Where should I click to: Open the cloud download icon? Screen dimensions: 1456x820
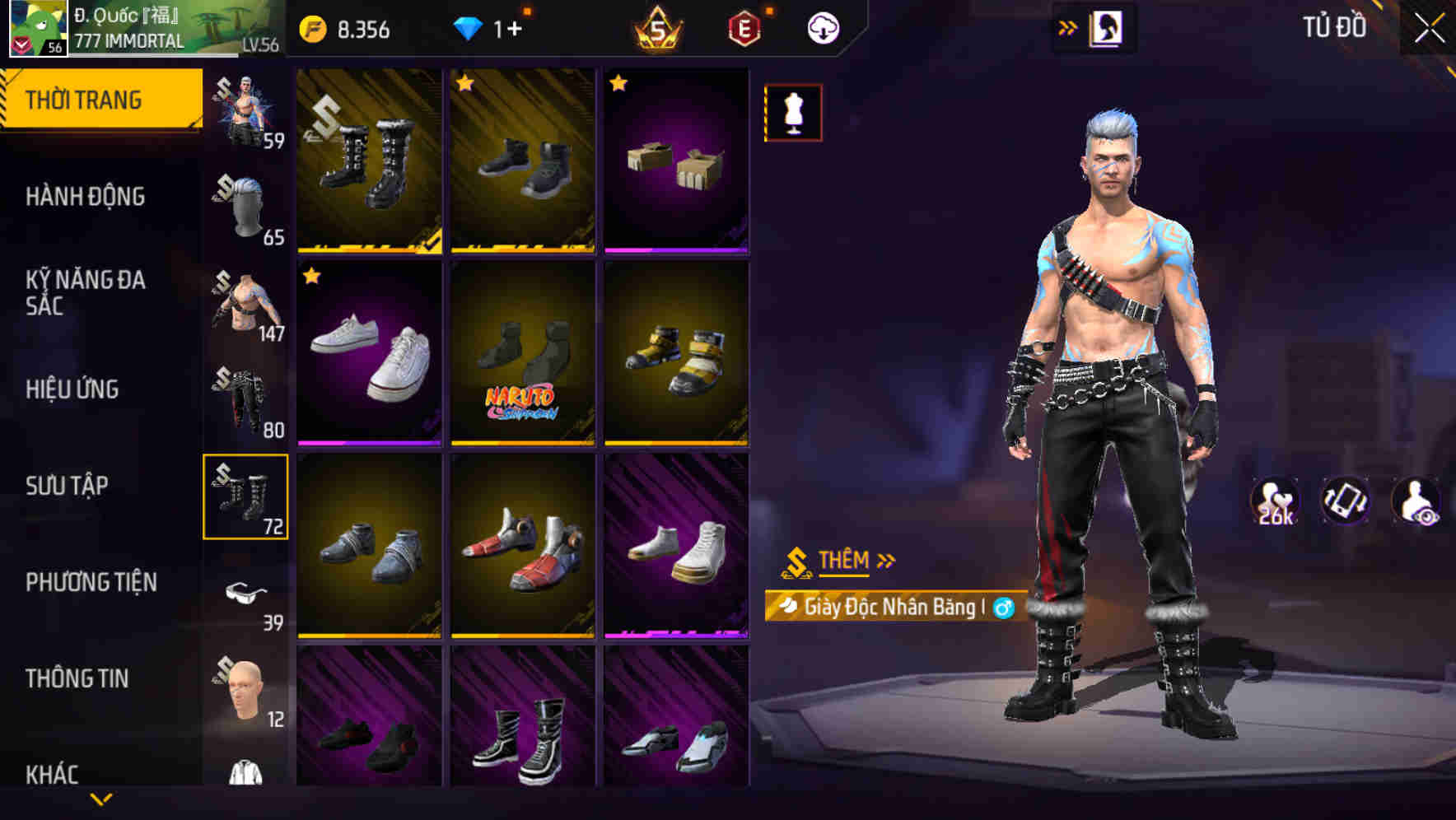point(821,26)
